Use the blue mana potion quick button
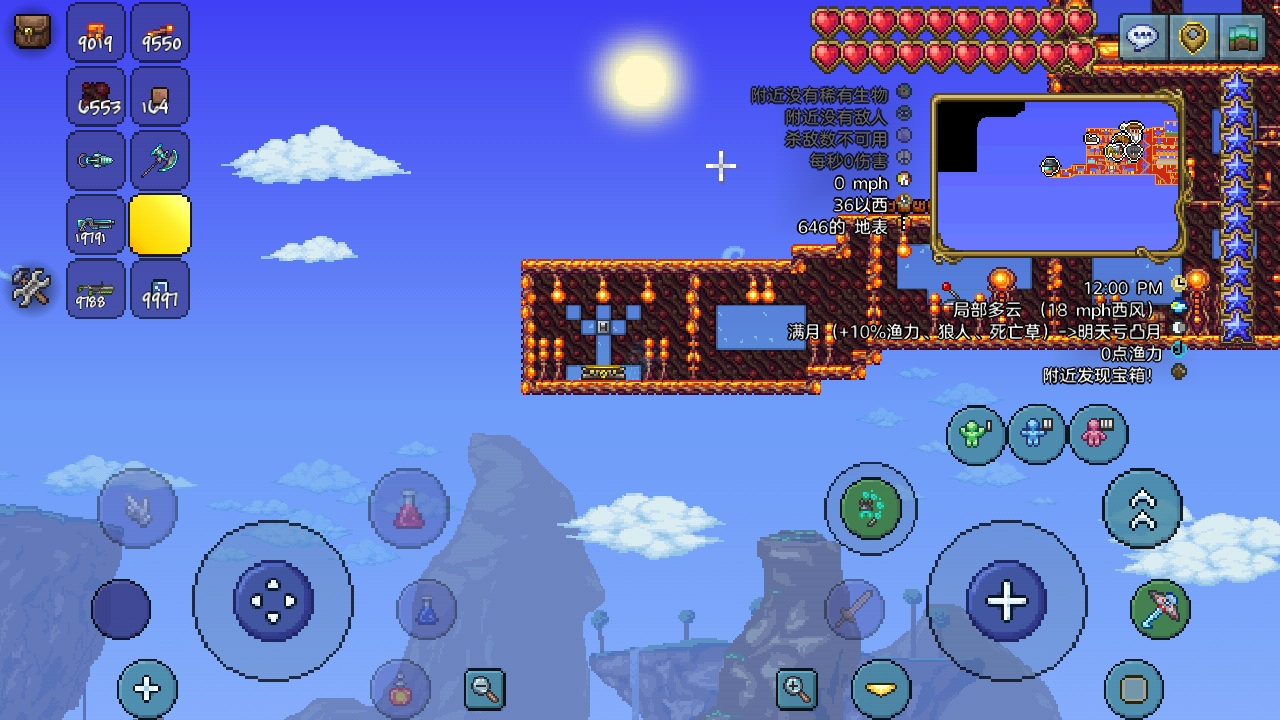This screenshot has height=720, width=1280. point(427,609)
